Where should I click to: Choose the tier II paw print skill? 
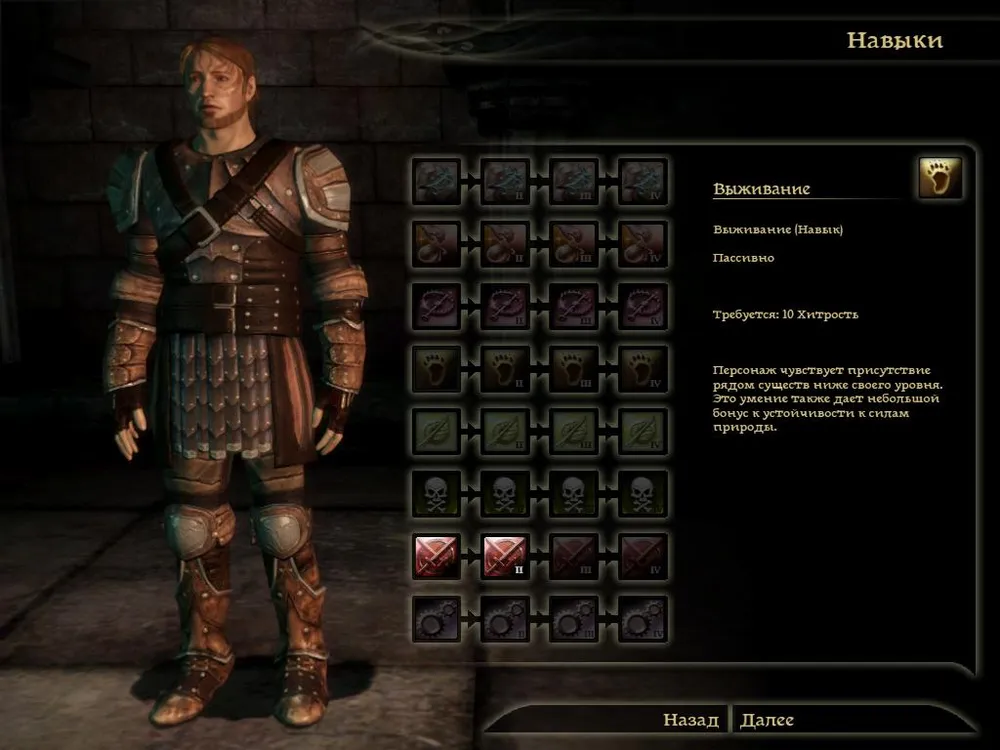click(505, 370)
